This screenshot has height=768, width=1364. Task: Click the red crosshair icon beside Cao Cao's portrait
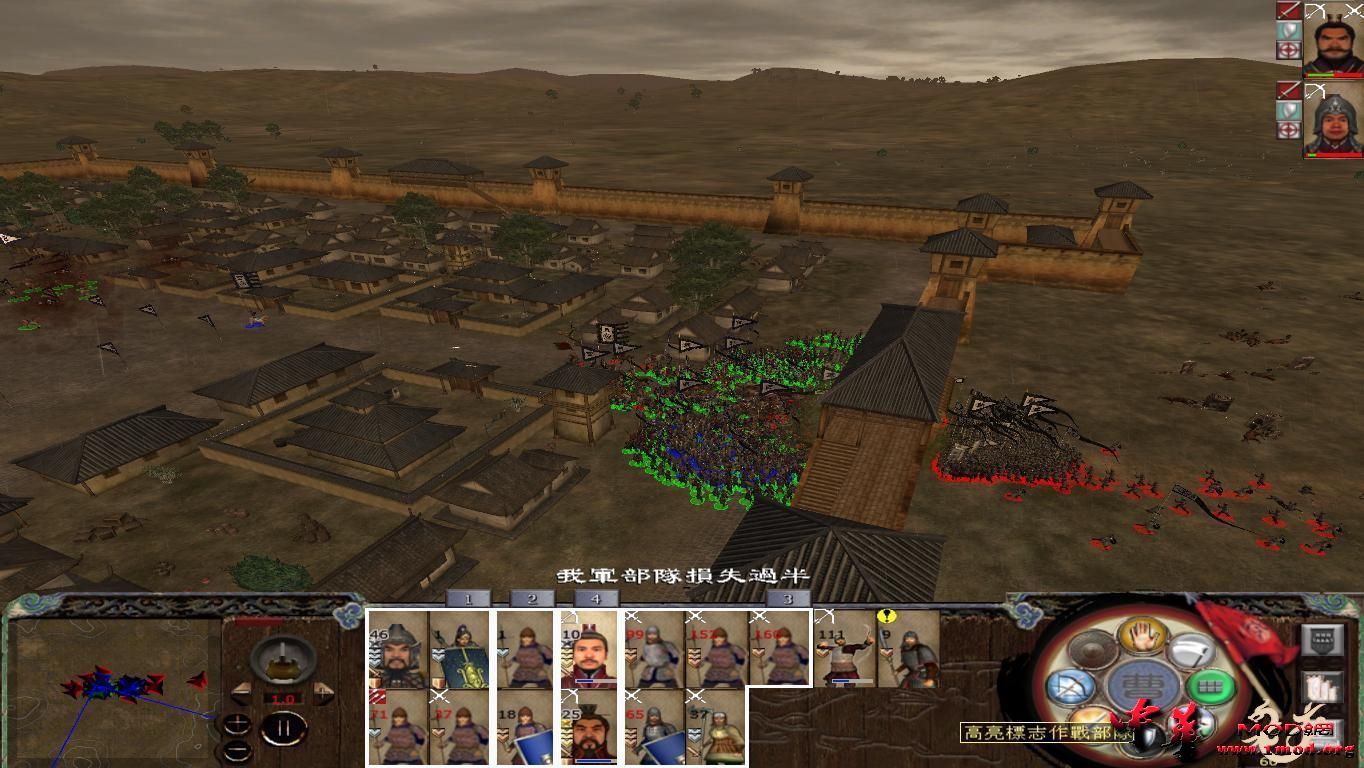[1289, 50]
